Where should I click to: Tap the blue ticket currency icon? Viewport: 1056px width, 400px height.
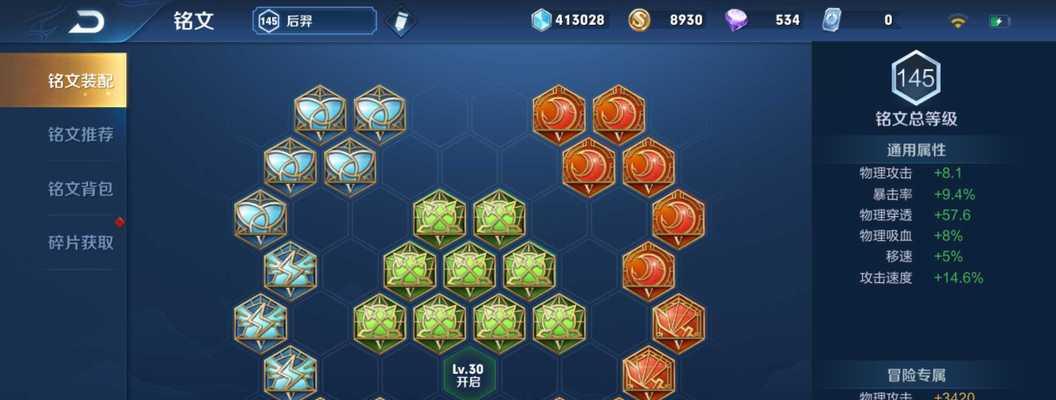pyautogui.click(x=832, y=20)
